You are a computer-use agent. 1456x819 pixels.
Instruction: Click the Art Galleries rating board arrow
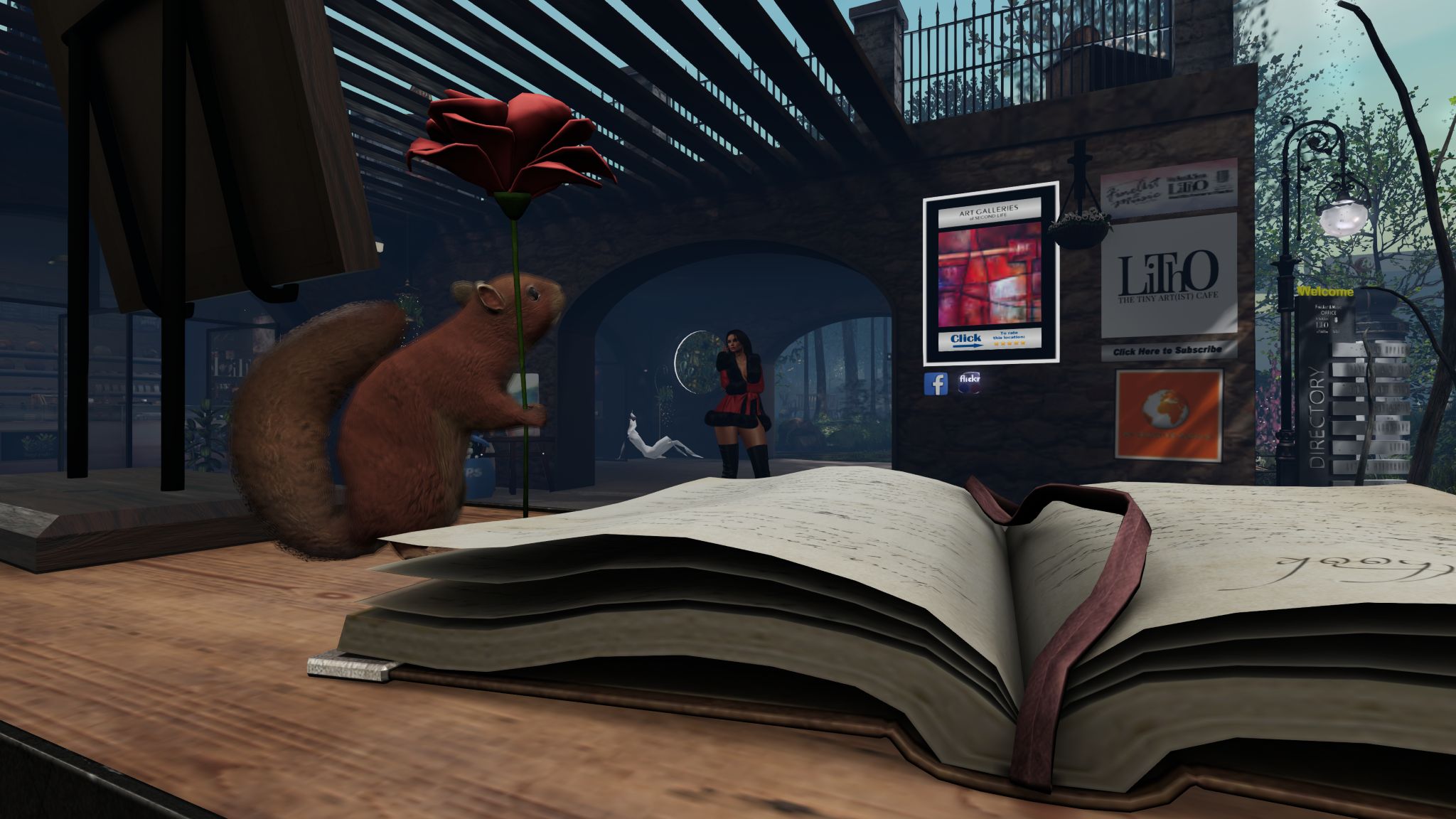[966, 341]
